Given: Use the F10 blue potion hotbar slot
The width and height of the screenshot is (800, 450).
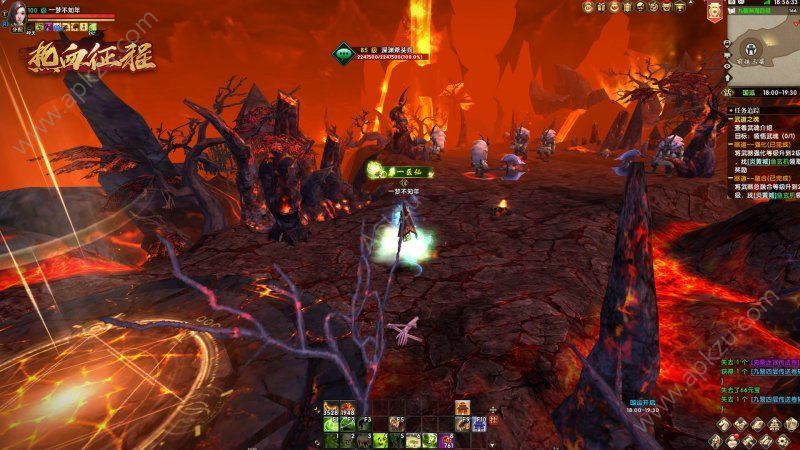Looking at the screenshot, I should 478,423.
